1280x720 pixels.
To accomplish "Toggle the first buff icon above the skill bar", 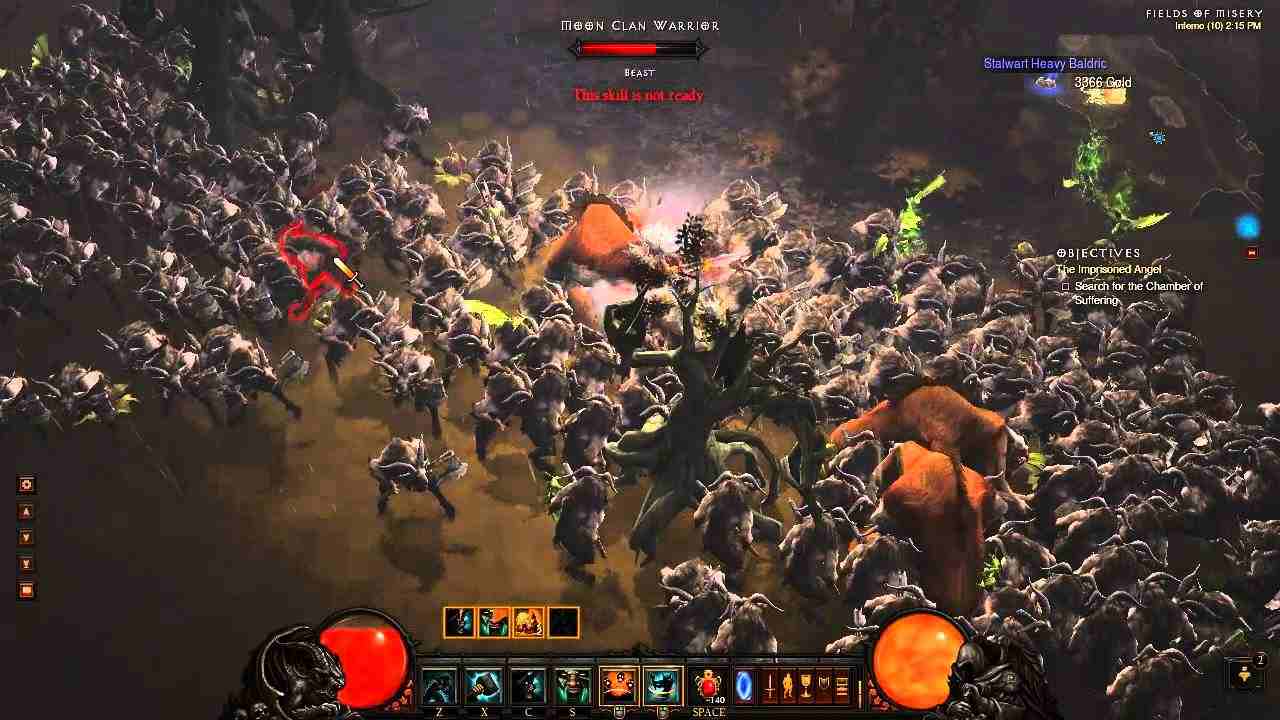I will [x=458, y=622].
